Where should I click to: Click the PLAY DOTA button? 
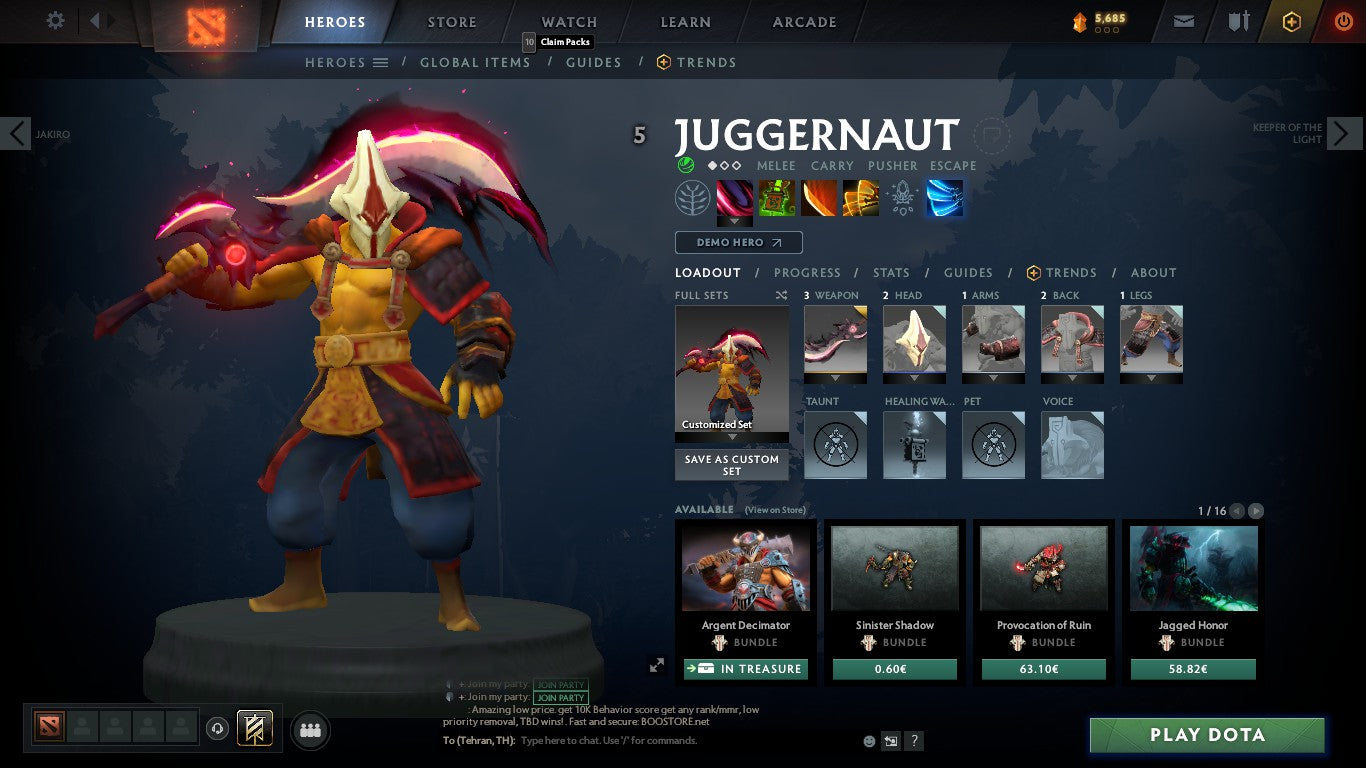tap(1207, 734)
